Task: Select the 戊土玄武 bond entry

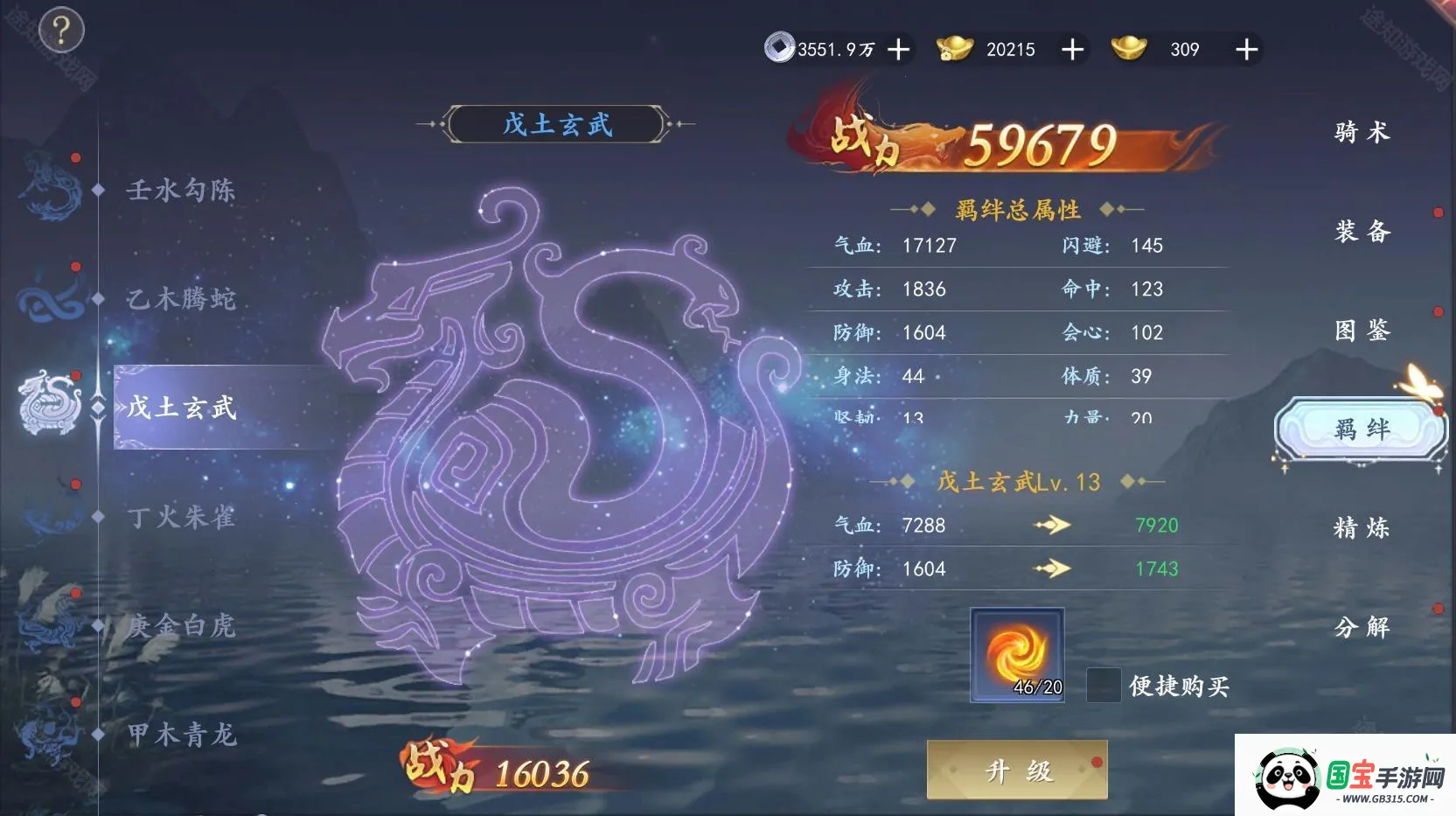Action: pyautogui.click(x=182, y=408)
